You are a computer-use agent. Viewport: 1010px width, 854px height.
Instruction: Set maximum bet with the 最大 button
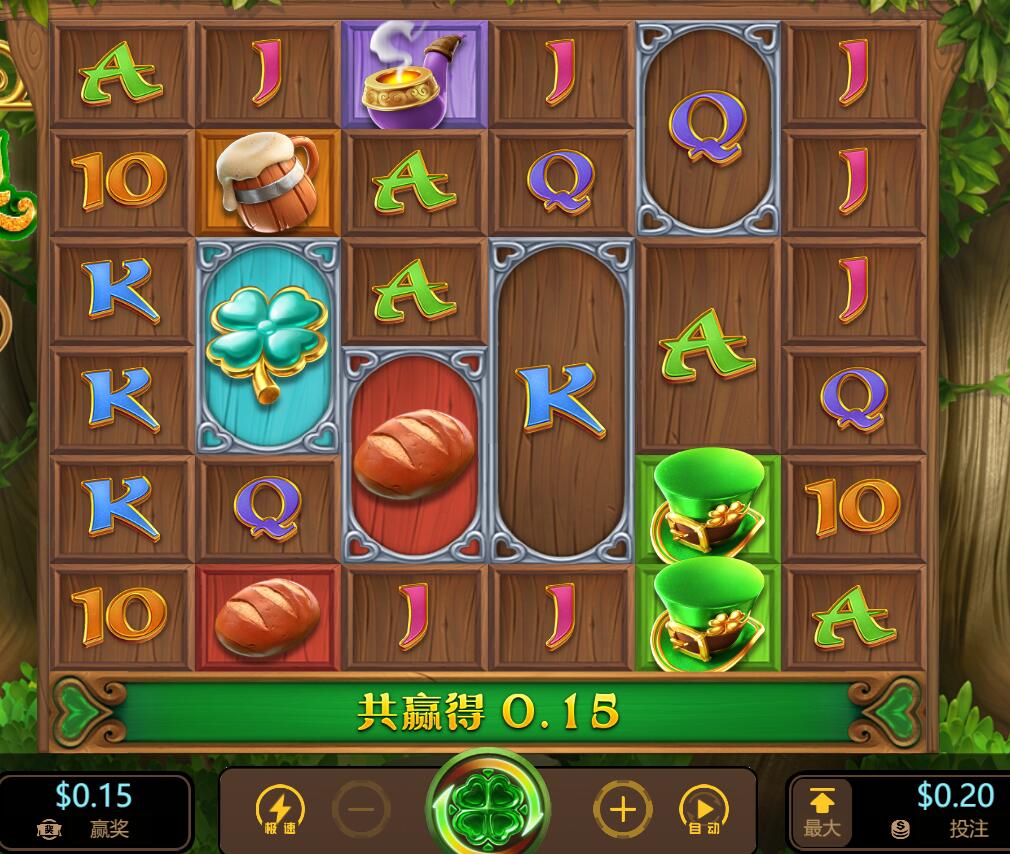(821, 811)
